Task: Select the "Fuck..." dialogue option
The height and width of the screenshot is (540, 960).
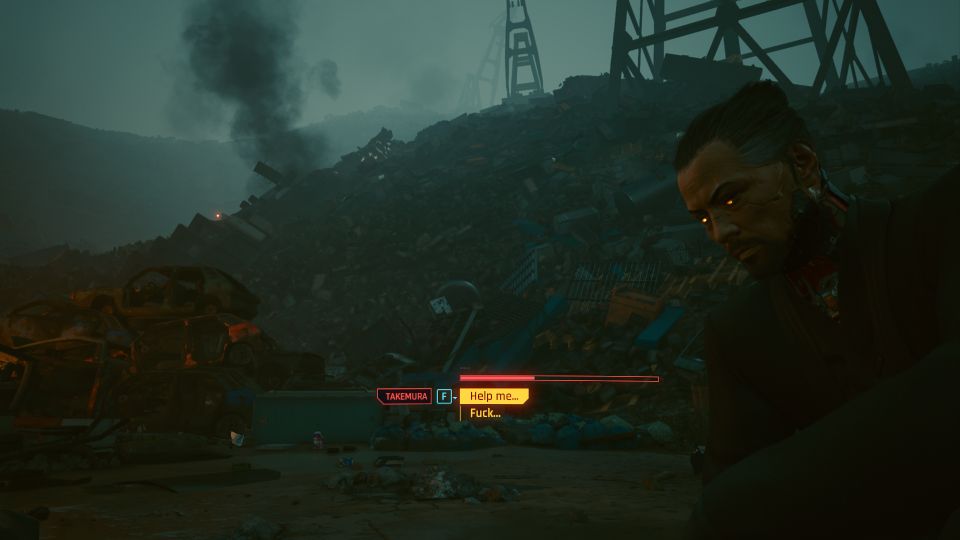Action: point(486,413)
